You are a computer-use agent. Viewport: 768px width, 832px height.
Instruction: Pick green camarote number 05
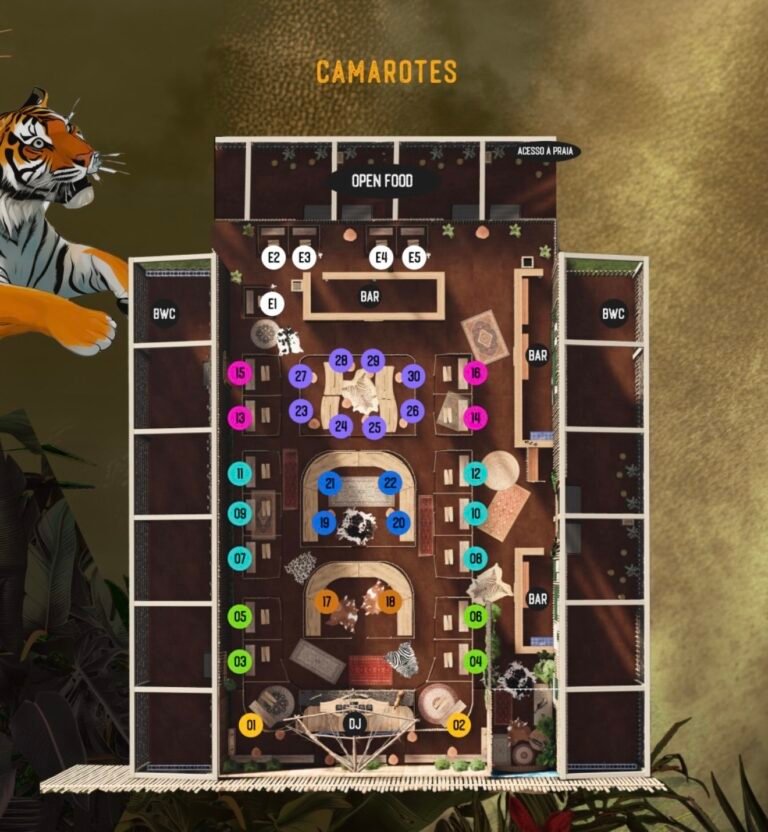point(239,616)
